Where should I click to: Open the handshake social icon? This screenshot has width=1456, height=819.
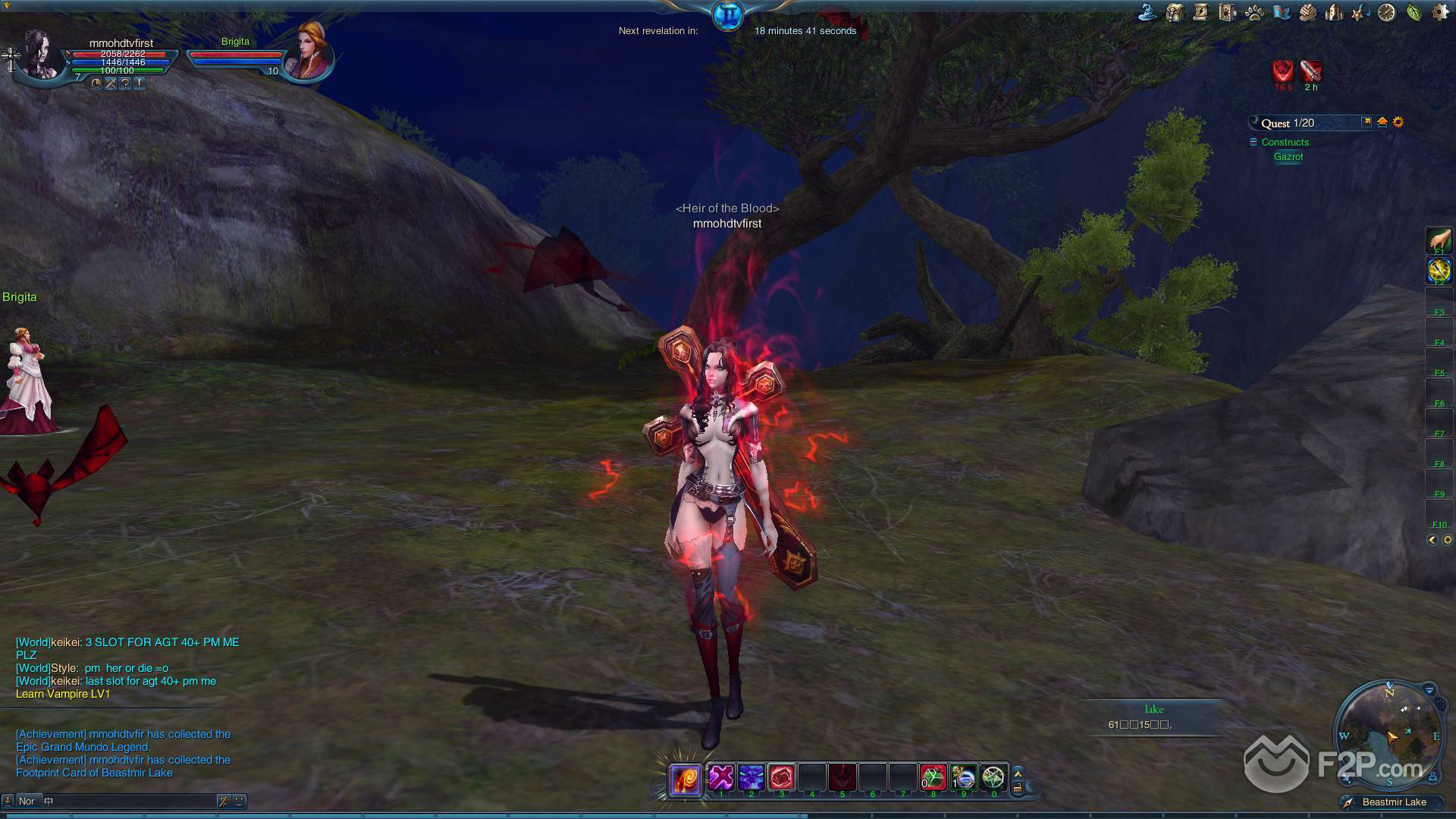1307,13
